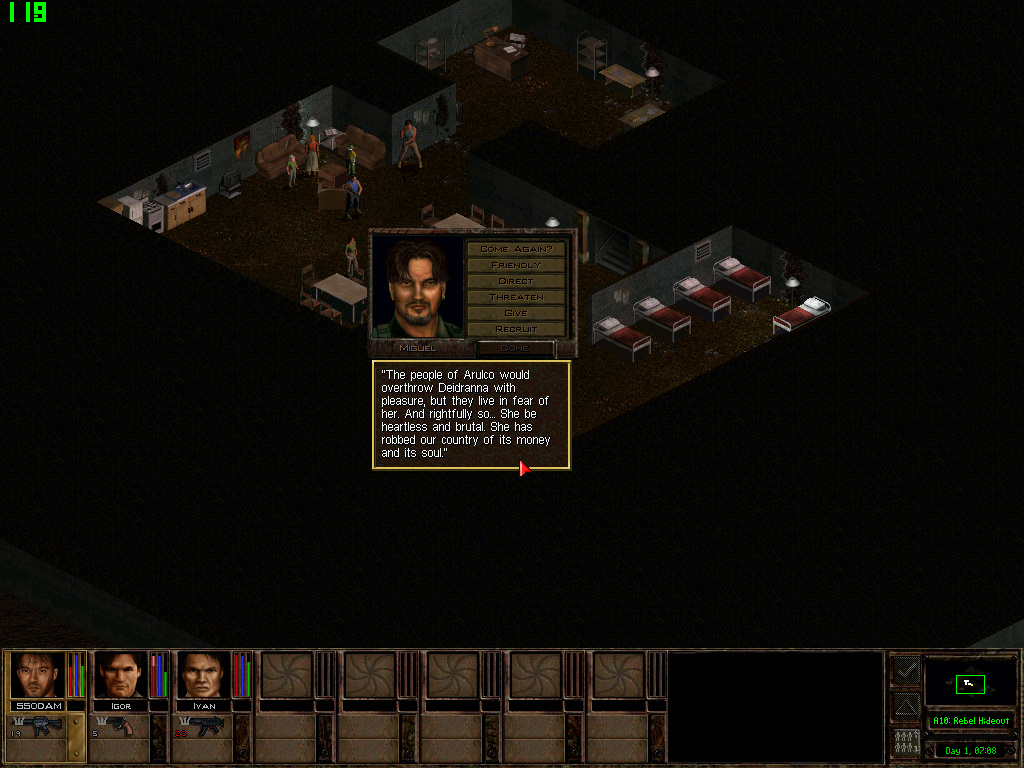Image resolution: width=1024 pixels, height=768 pixels.
Task: Click the sector minimap display
Action: click(x=970, y=683)
